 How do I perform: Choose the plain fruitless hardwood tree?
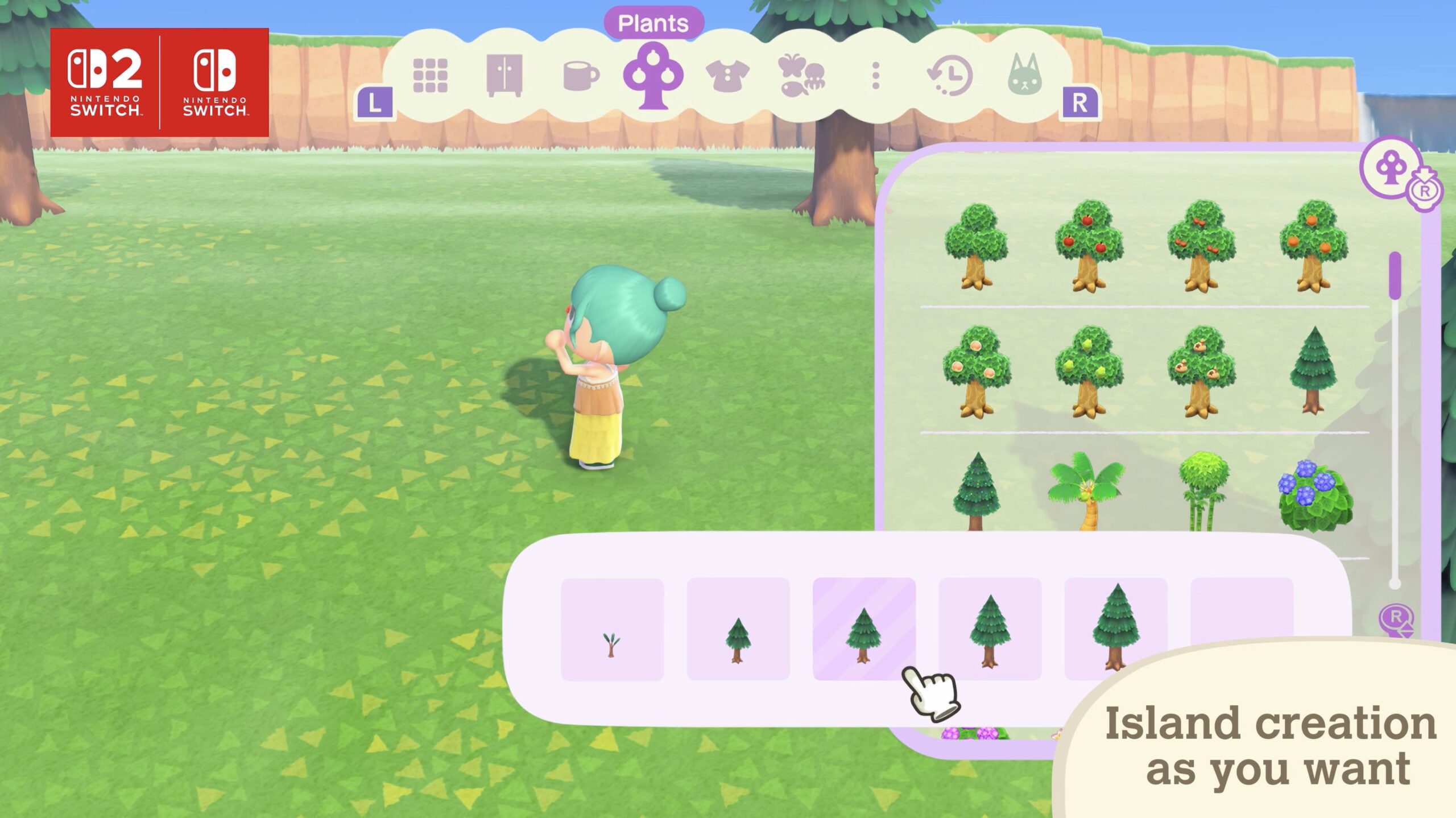976,246
